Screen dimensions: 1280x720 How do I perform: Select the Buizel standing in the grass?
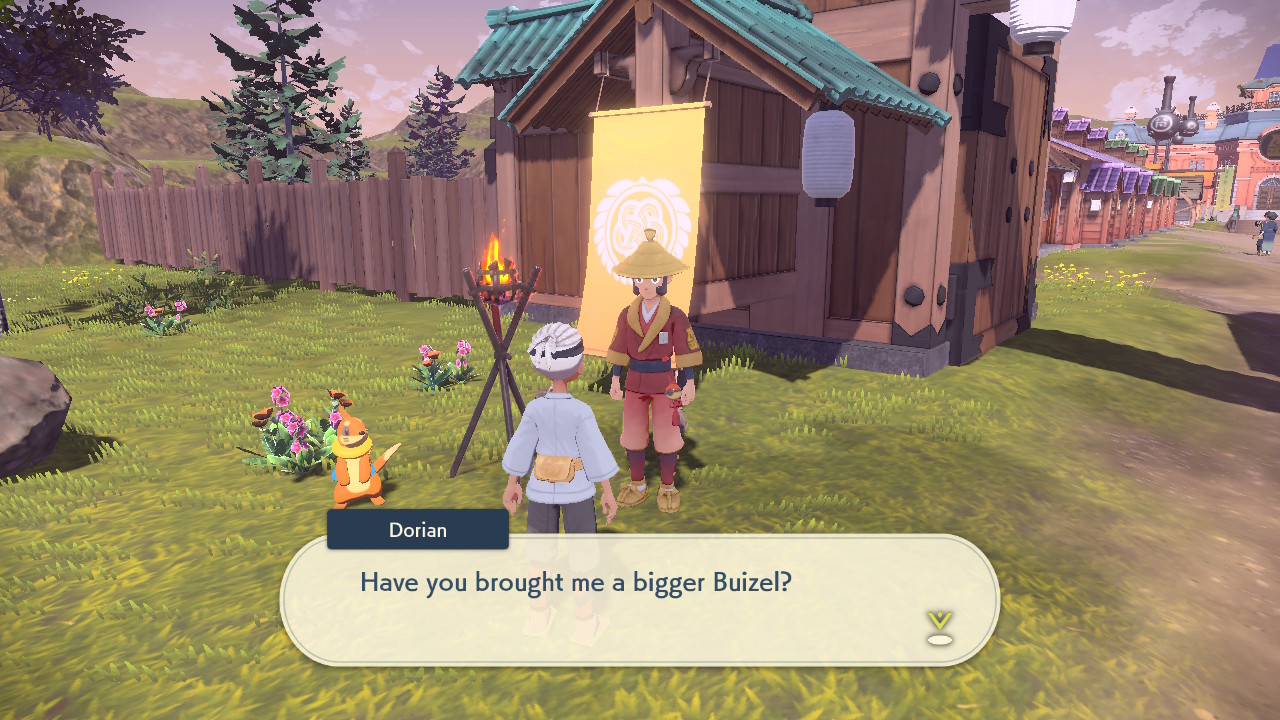pyautogui.click(x=355, y=455)
